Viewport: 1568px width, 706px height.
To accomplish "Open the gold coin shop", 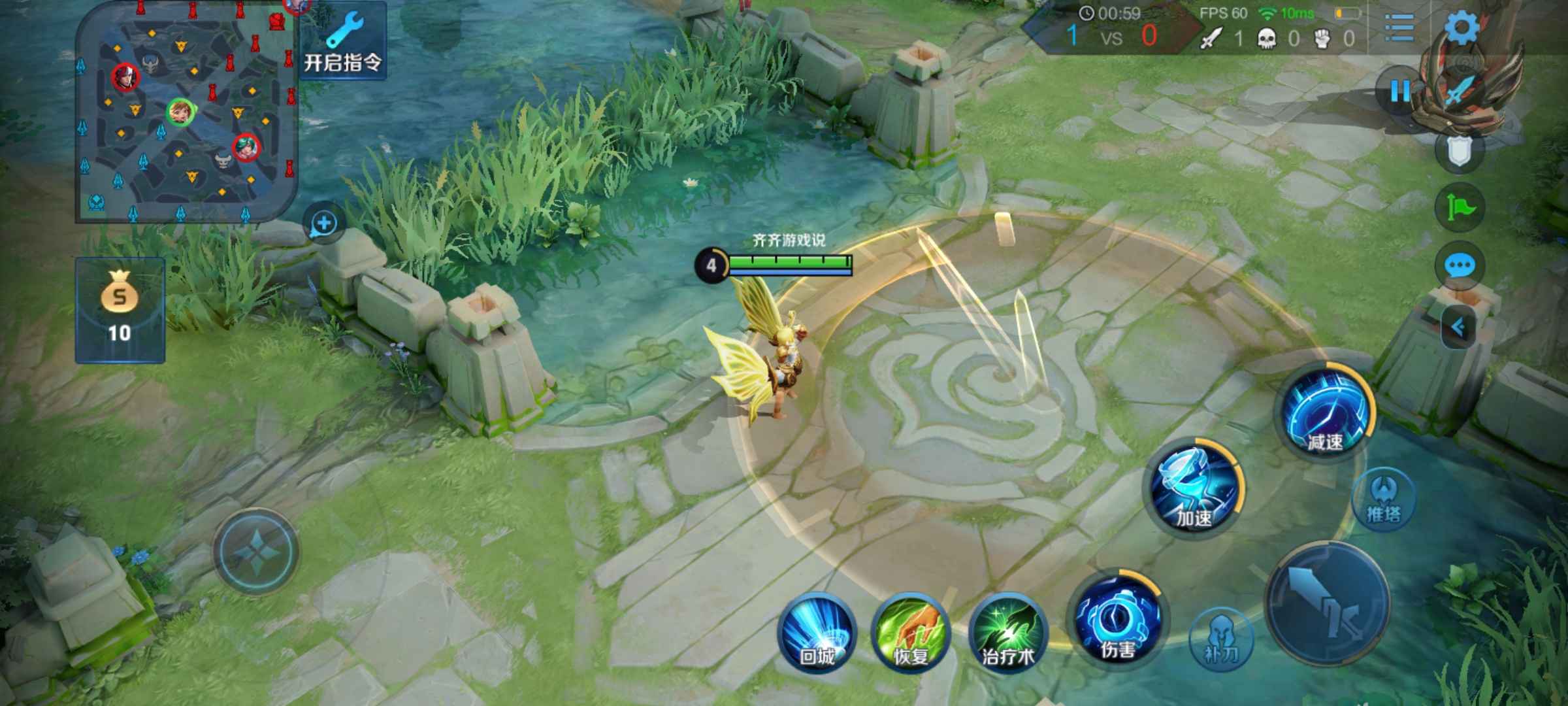I will (120, 310).
